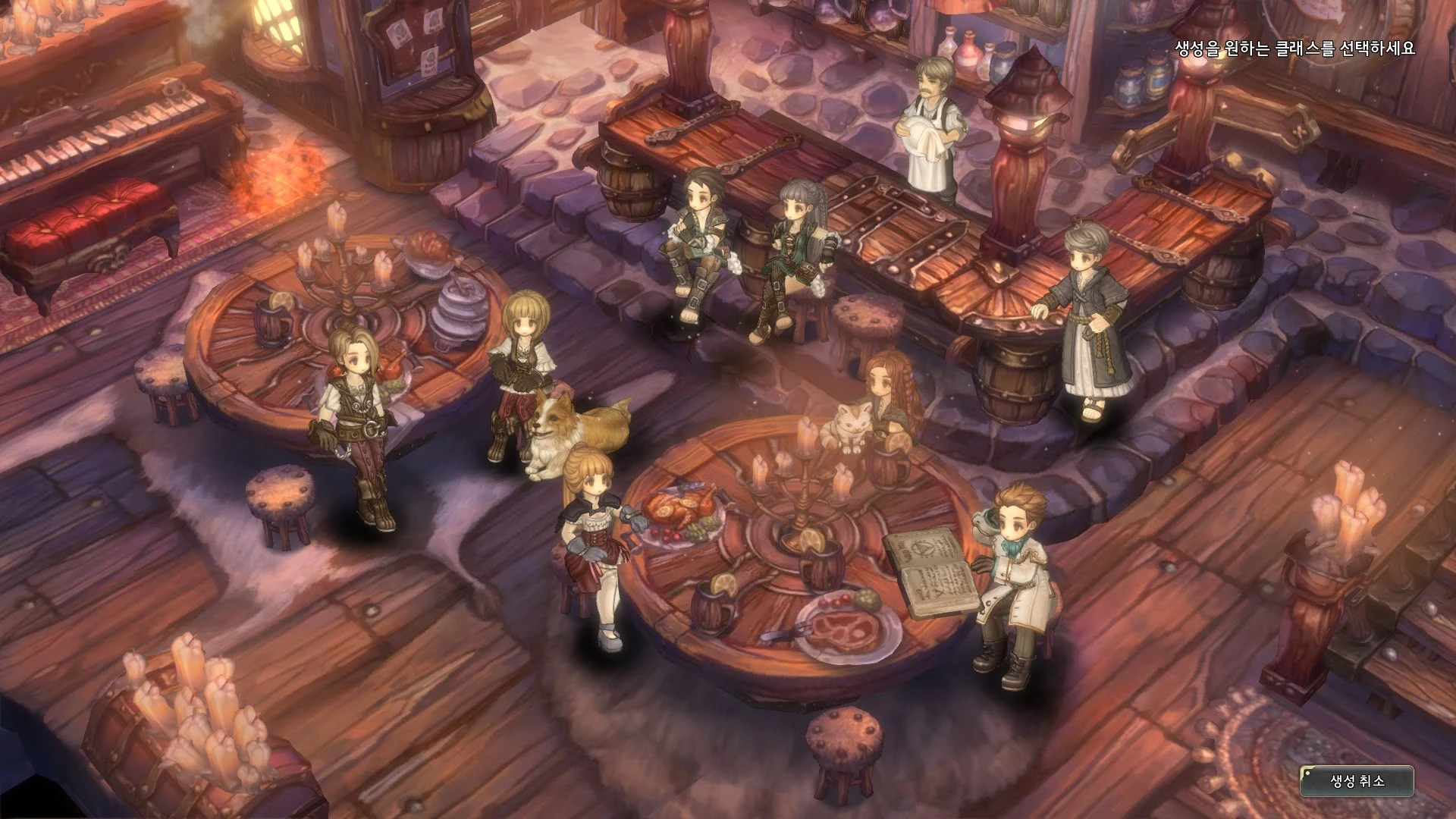Viewport: 1456px width, 819px height.
Task: Select the blond Swordsman character standing left
Action: tap(358, 409)
